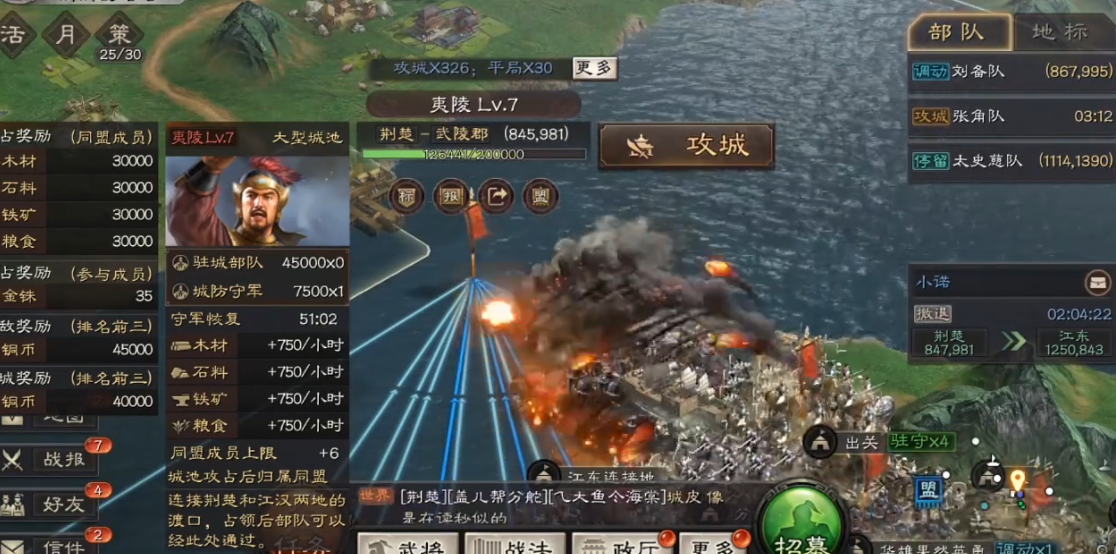Click the 撤退 retreat button
Screen dimensions: 1116x554
click(x=933, y=314)
